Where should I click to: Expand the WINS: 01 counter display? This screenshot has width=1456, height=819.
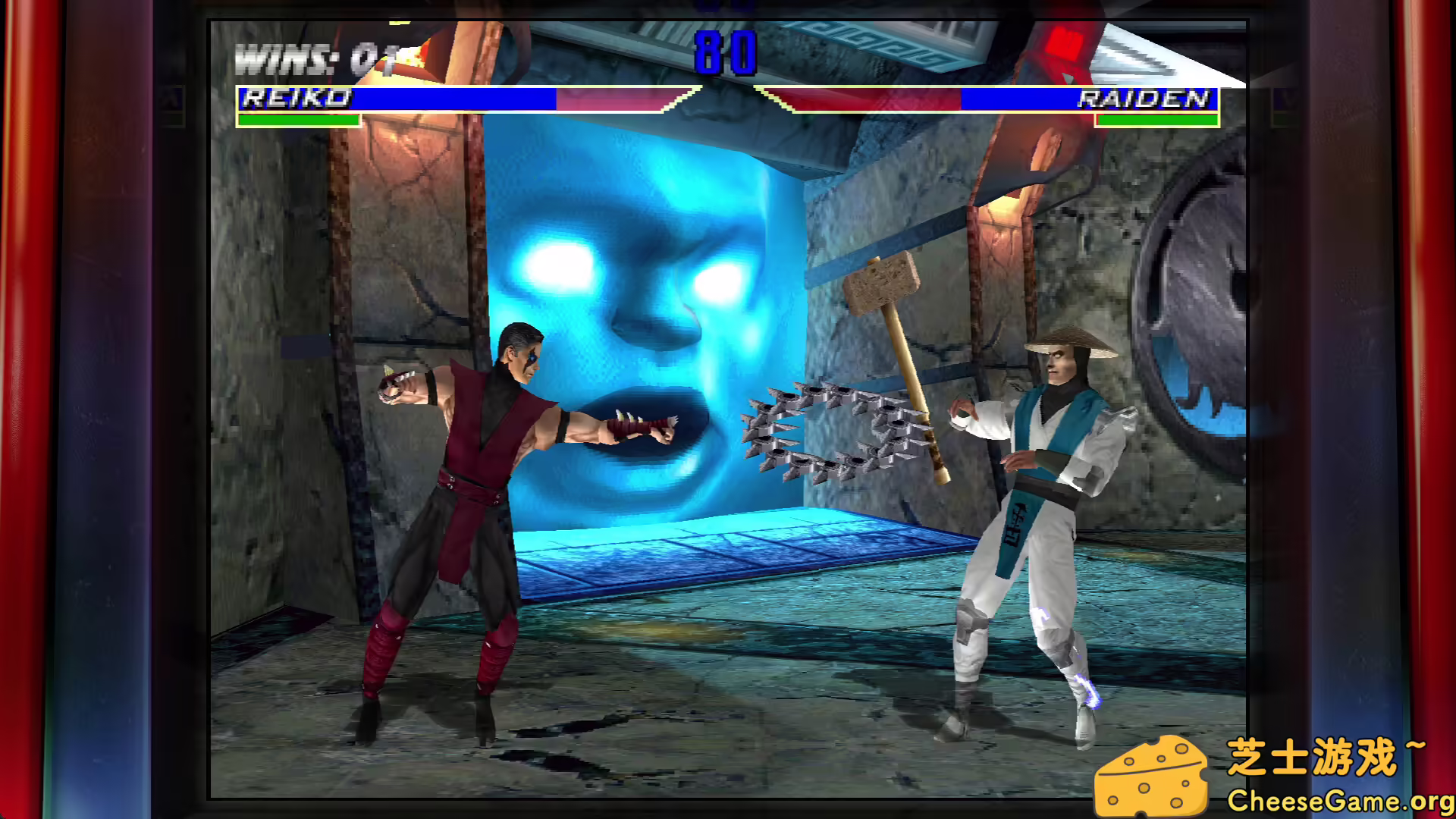pos(311,55)
